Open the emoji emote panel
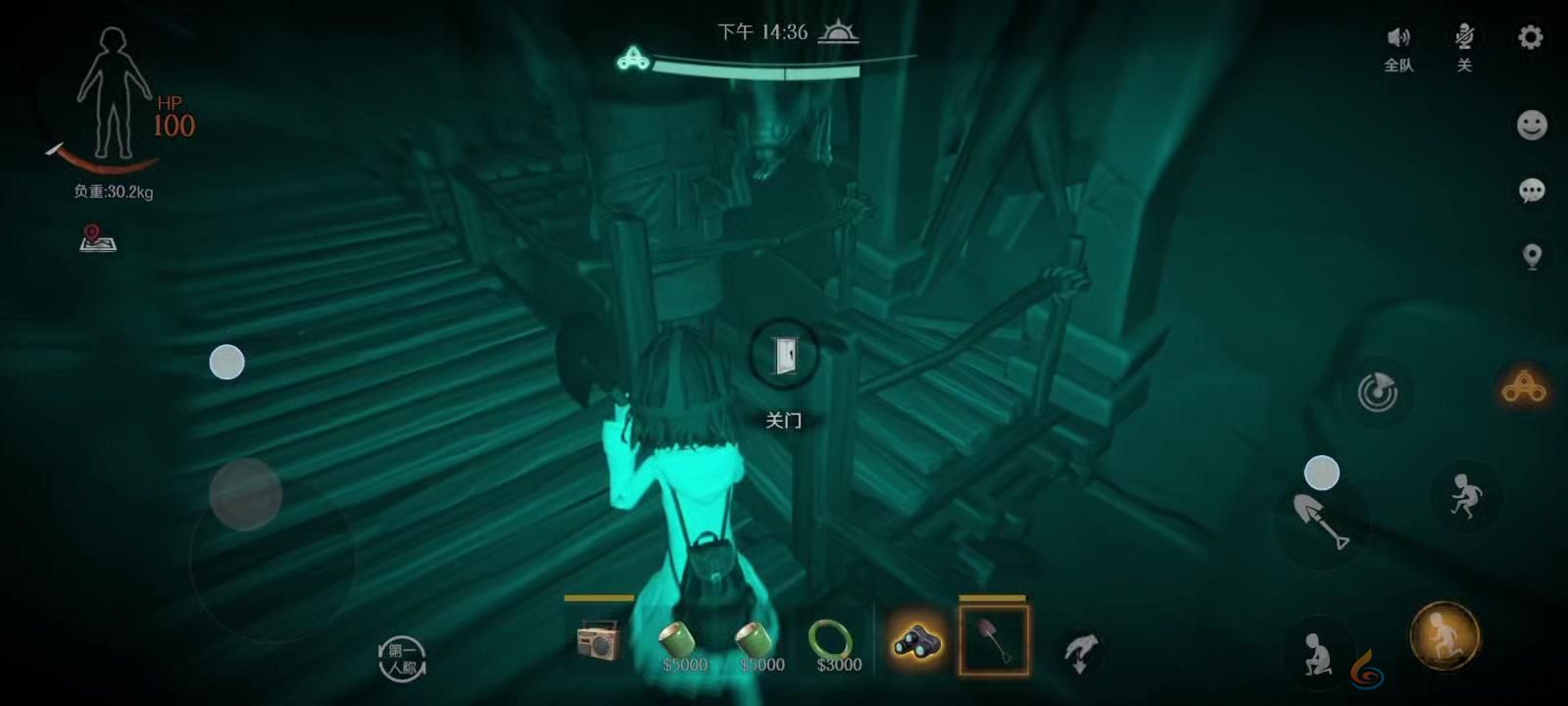Image resolution: width=1568 pixels, height=706 pixels. coord(1532,126)
